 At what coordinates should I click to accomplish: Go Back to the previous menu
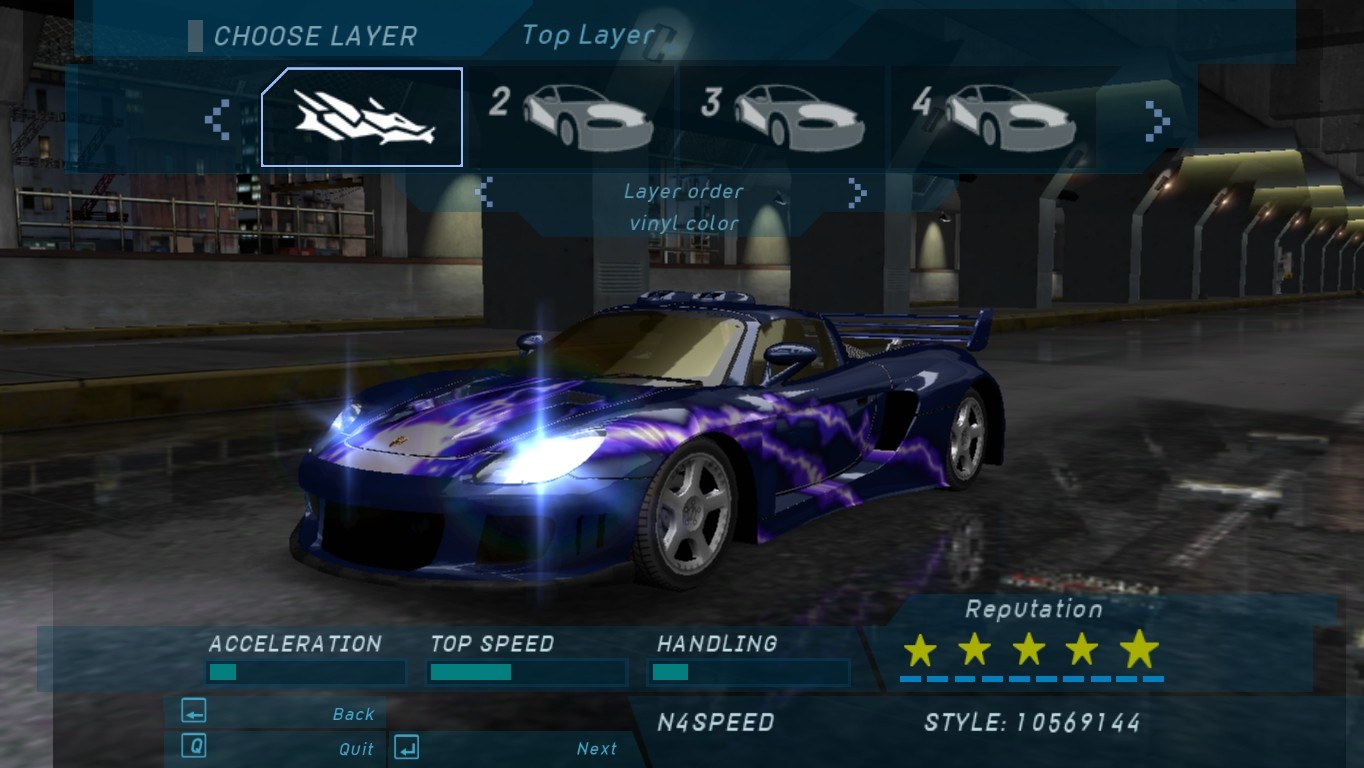tap(277, 713)
